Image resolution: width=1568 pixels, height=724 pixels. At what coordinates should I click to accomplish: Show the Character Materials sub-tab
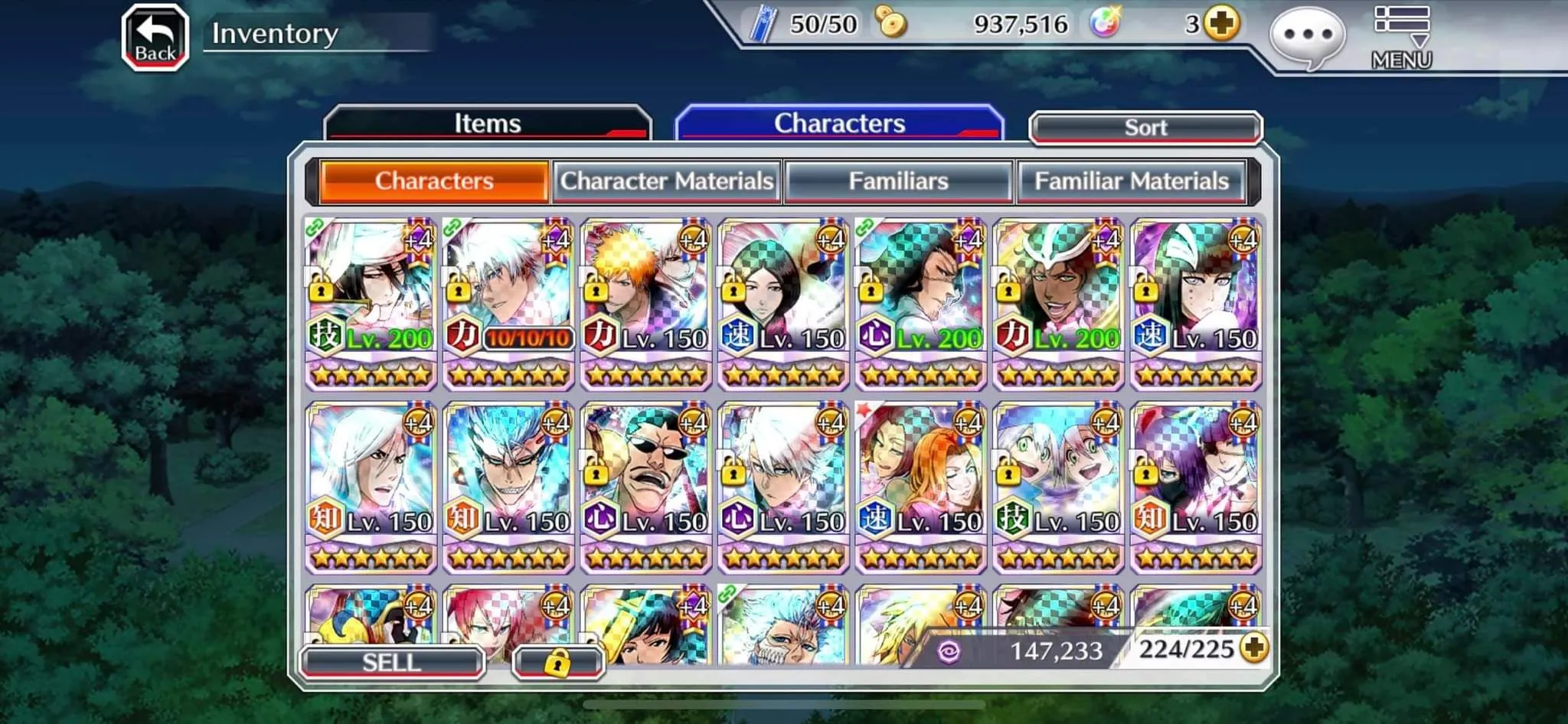667,181
